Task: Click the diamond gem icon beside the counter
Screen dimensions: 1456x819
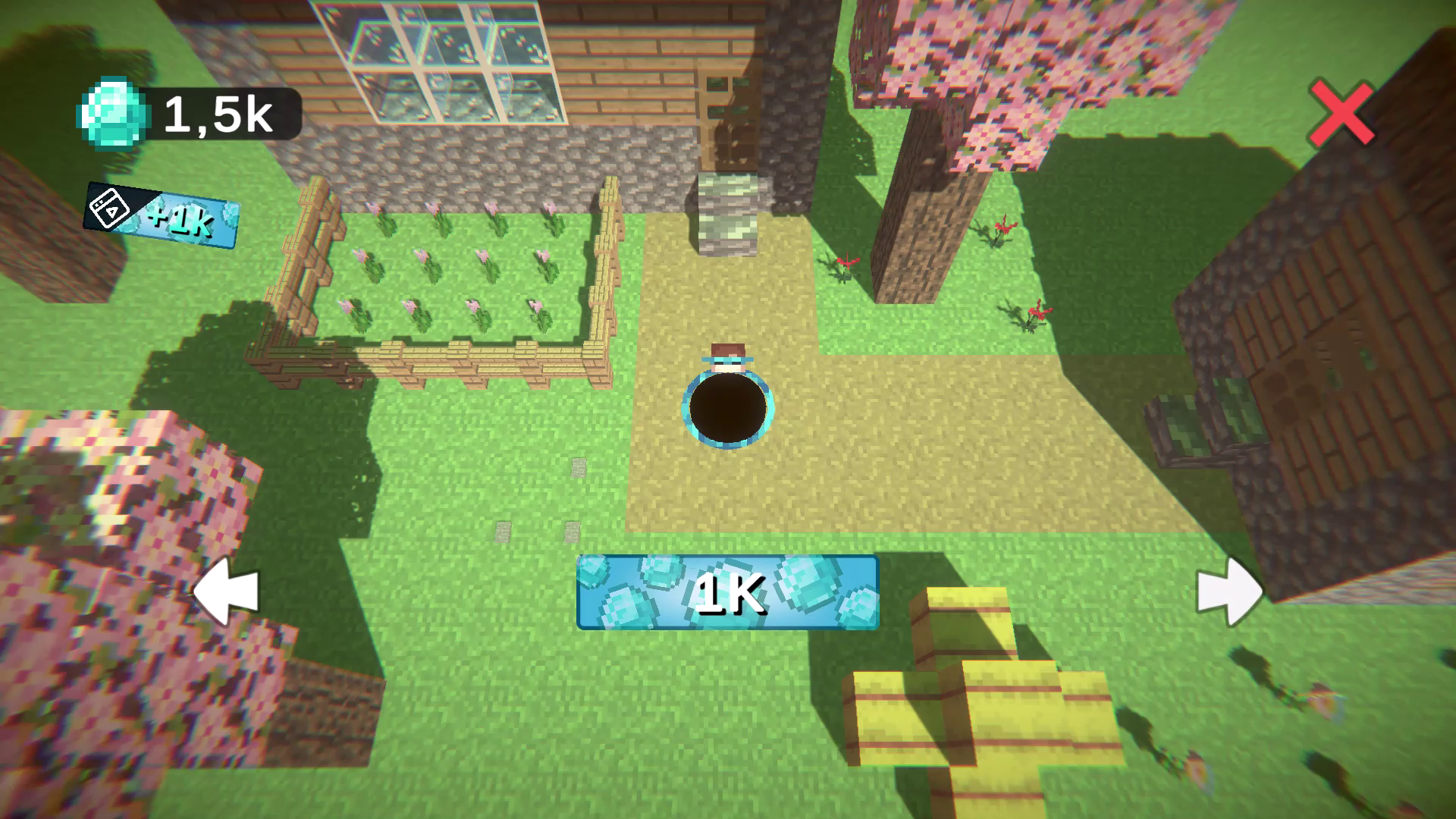Action: click(x=112, y=112)
